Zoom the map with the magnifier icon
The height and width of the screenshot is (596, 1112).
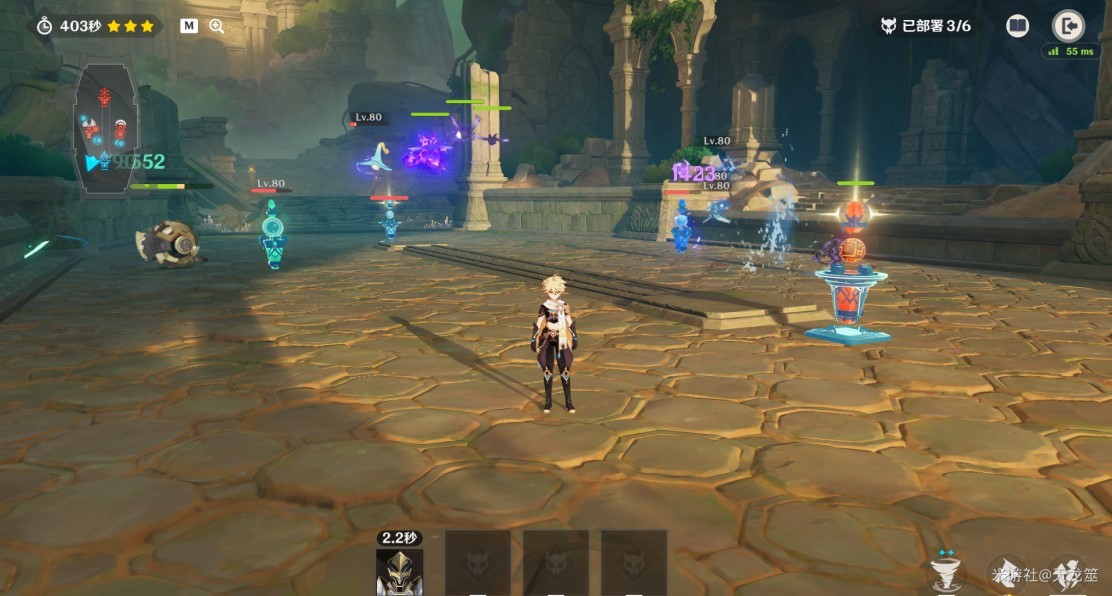(x=216, y=26)
